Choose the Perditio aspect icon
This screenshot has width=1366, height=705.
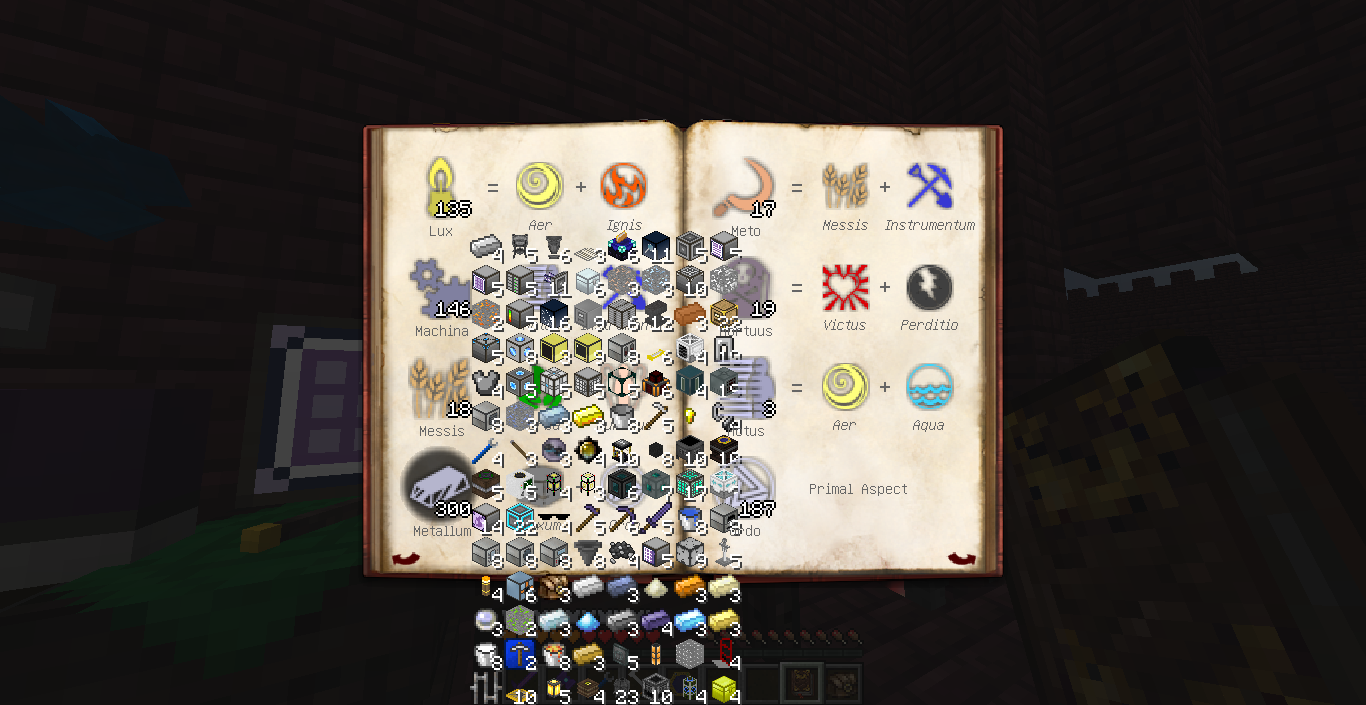click(929, 287)
